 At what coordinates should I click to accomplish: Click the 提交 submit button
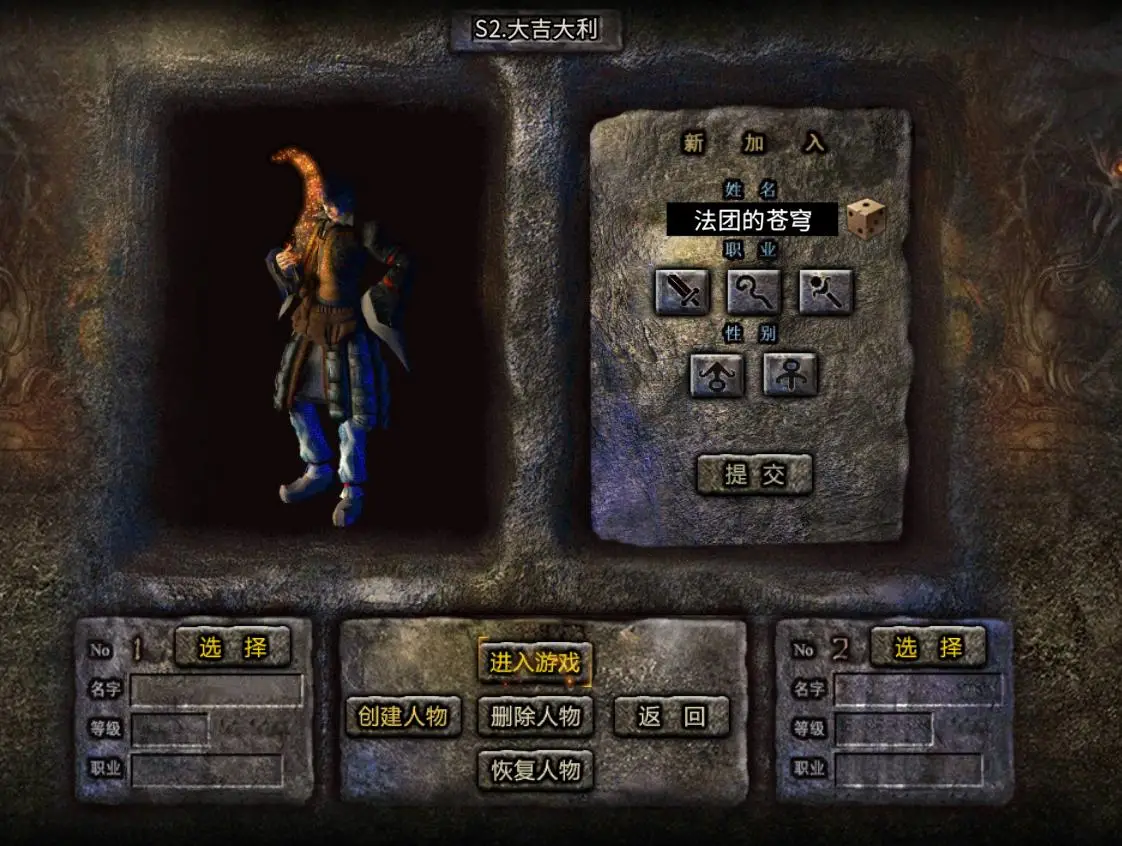point(754,474)
